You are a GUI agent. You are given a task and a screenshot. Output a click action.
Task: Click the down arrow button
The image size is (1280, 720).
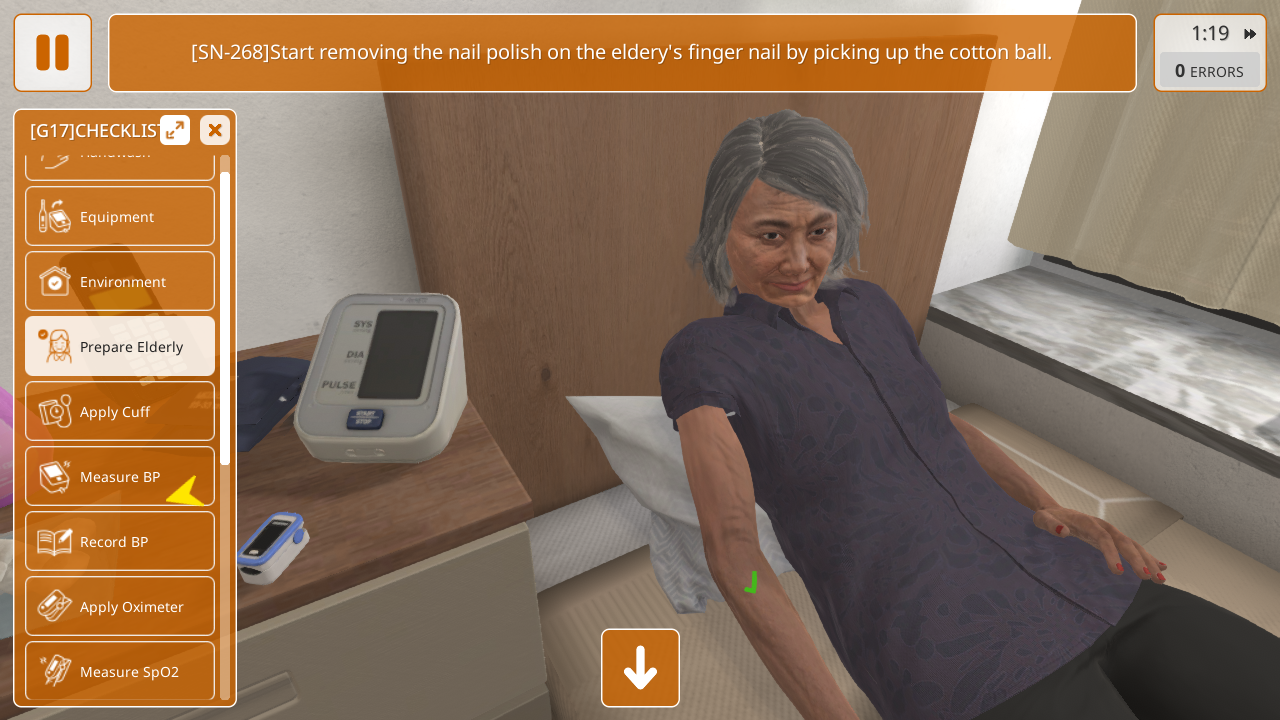click(x=640, y=668)
